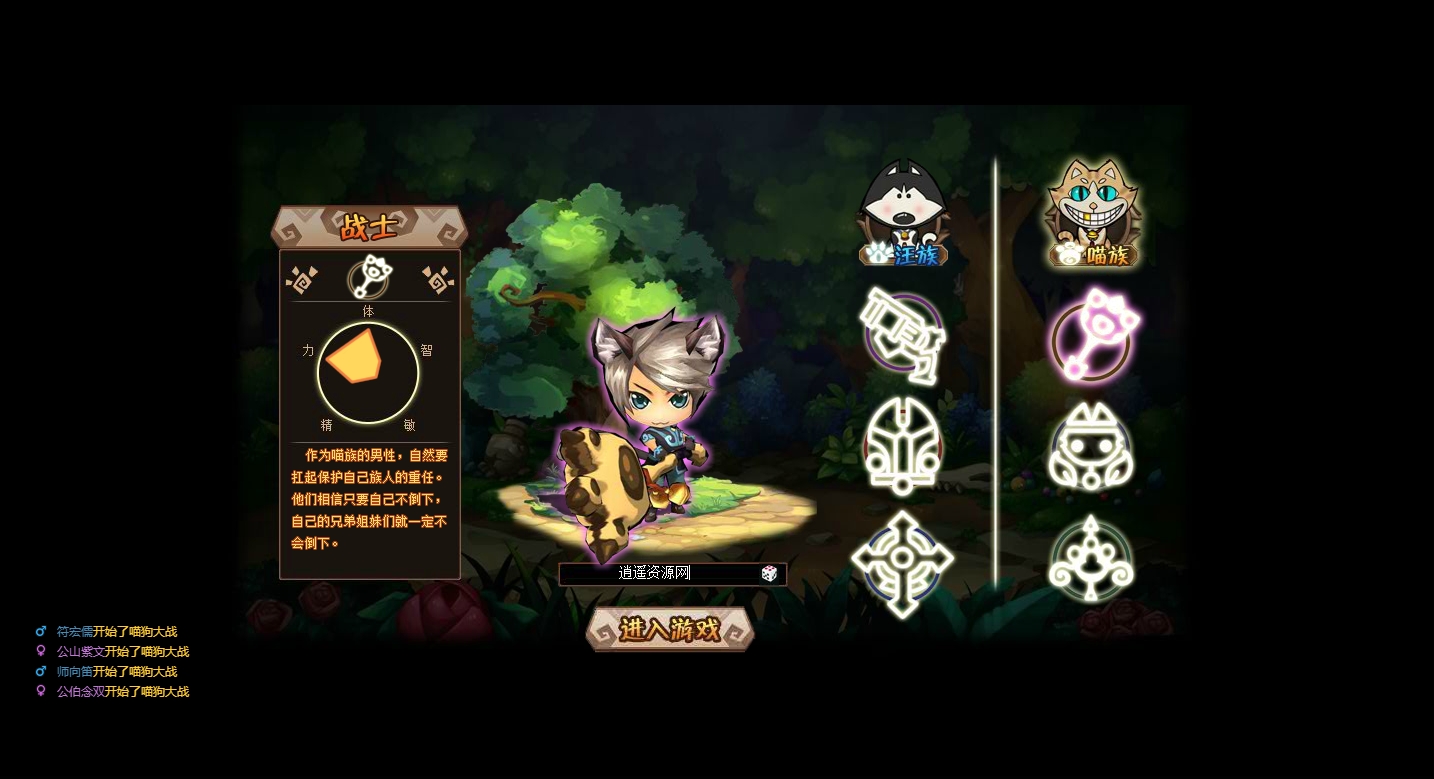Open player 师向笛's name link

point(75,671)
